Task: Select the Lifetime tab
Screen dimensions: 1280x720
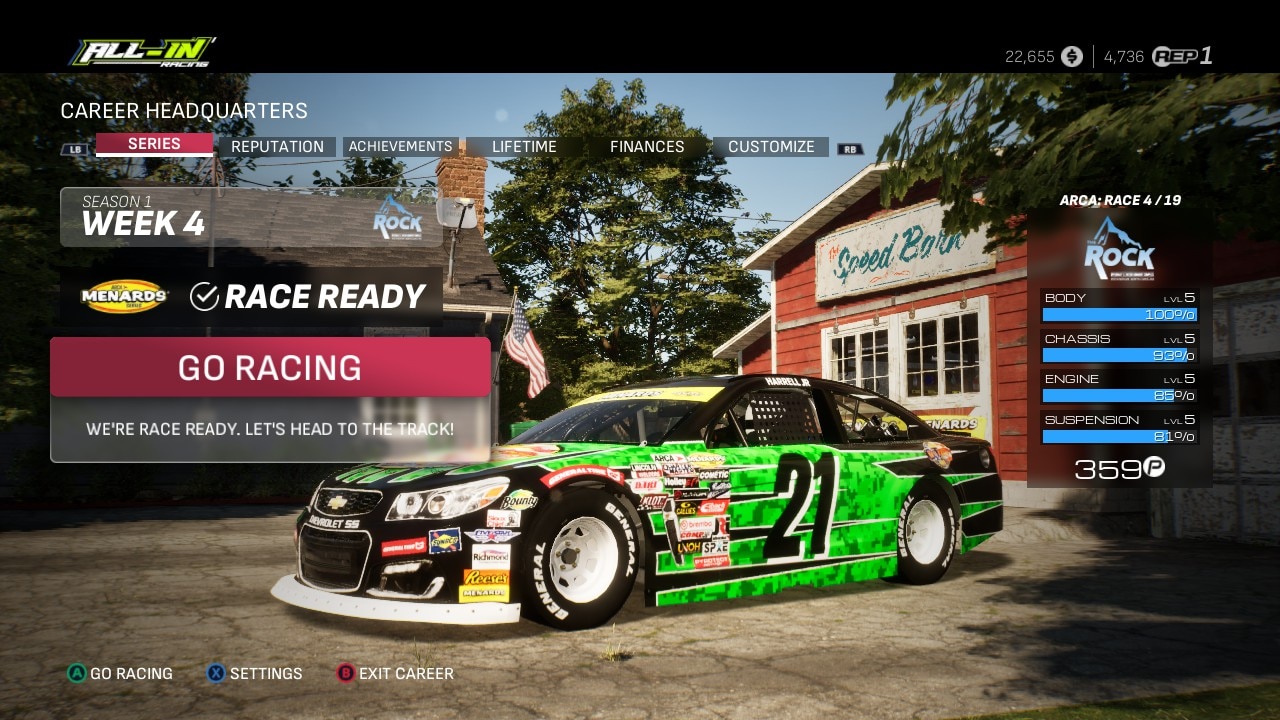Action: click(524, 146)
